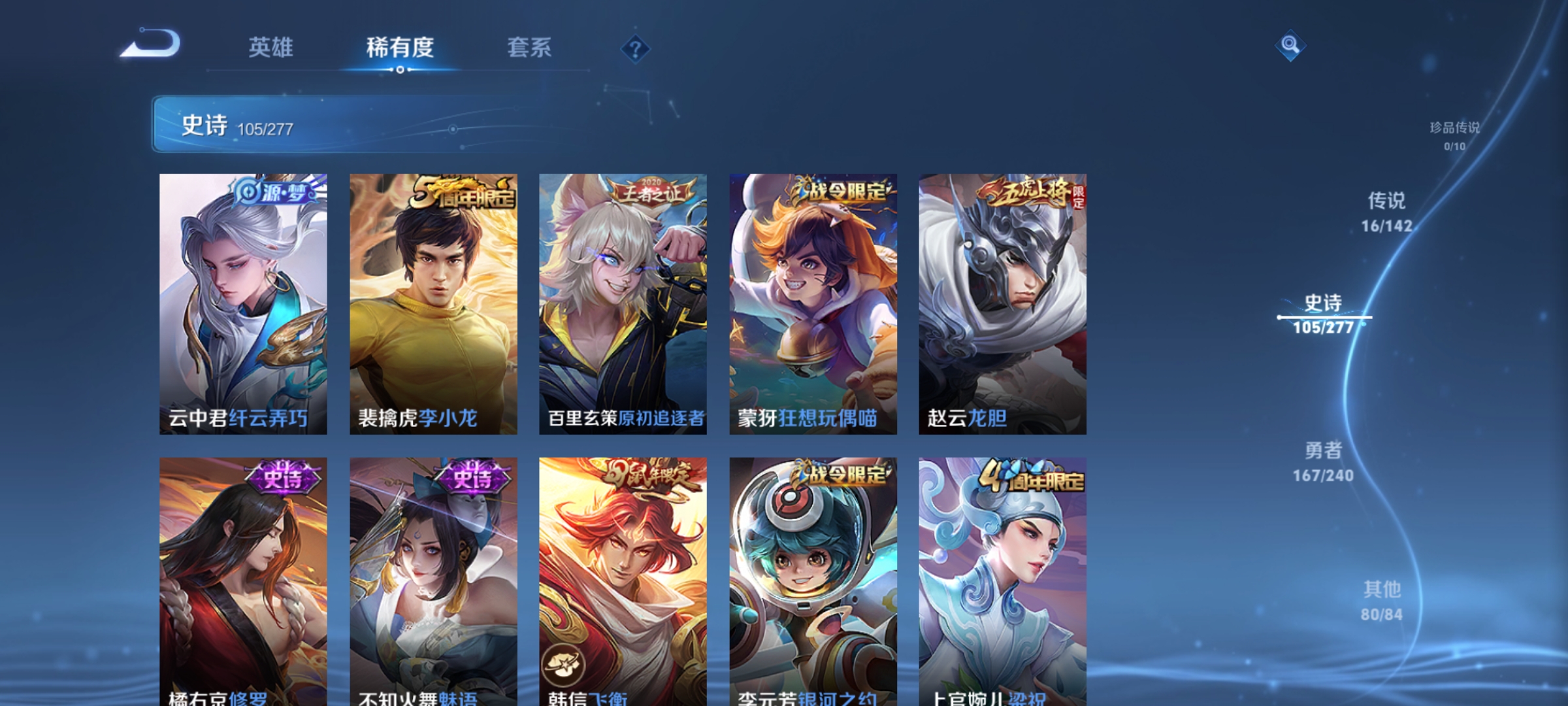Open the 李元芳银河之约 skin thumbnail
Image resolution: width=1568 pixels, height=706 pixels.
pyautogui.click(x=813, y=575)
